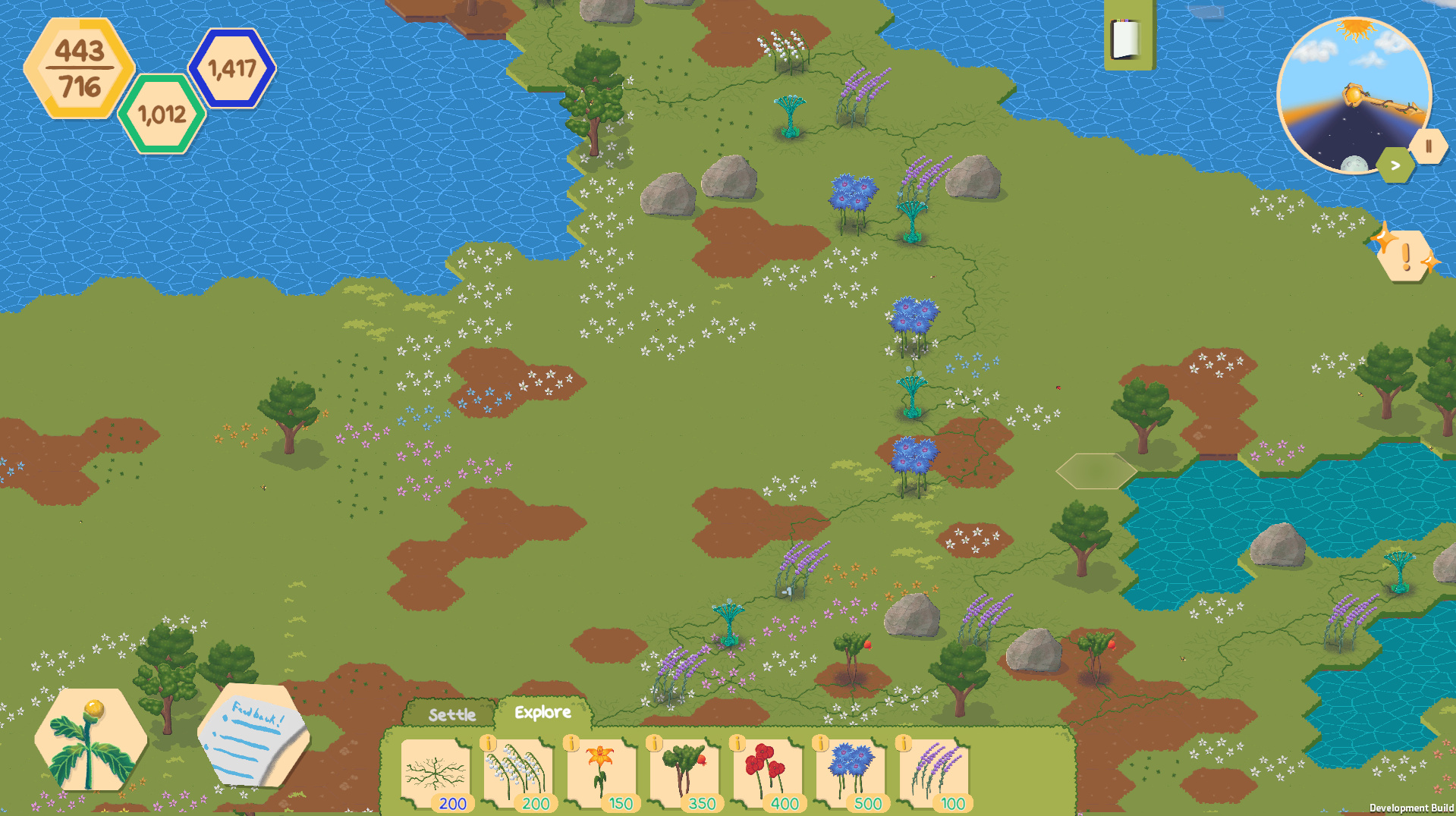Image resolution: width=1456 pixels, height=816 pixels.
Task: Open the Feedback note
Action: [x=253, y=736]
